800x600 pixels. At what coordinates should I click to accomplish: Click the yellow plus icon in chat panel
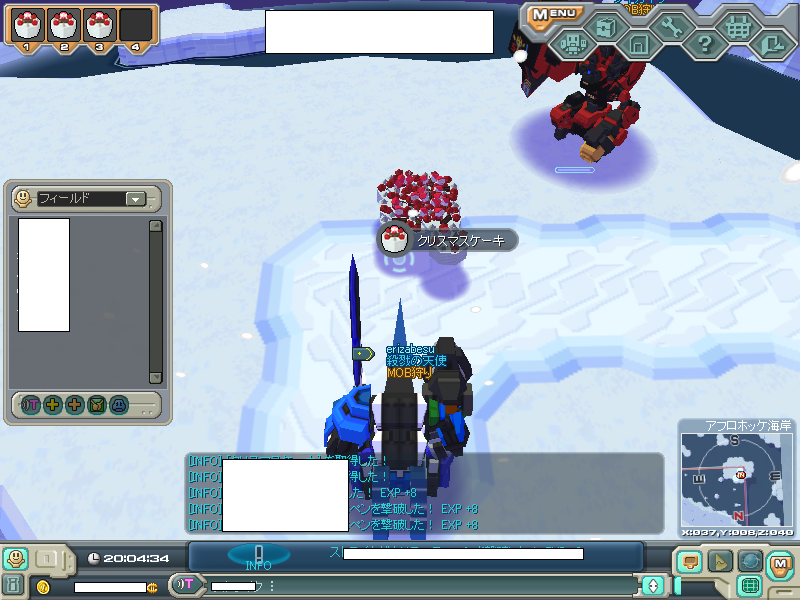click(52, 405)
